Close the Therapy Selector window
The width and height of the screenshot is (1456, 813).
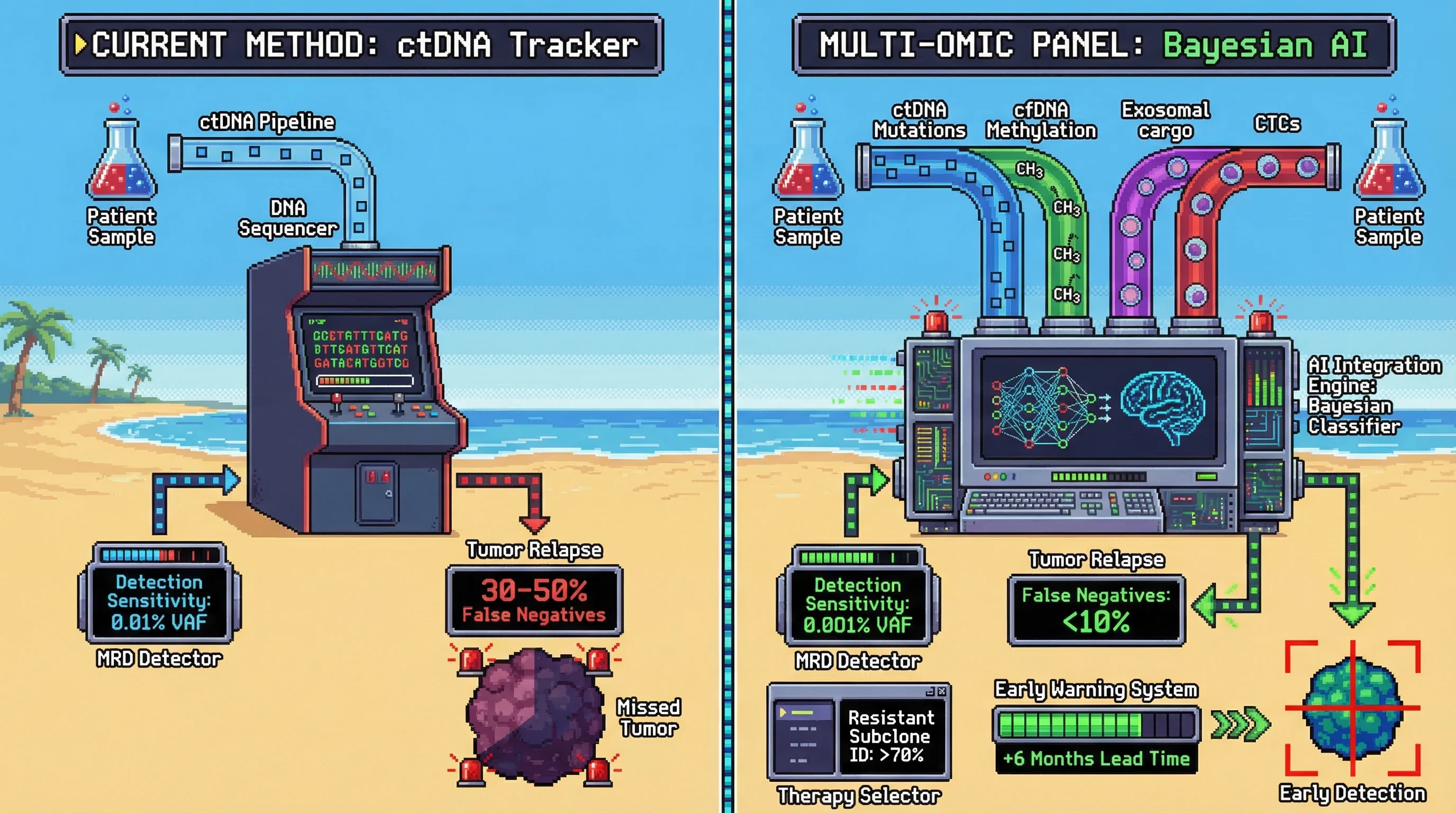(942, 691)
